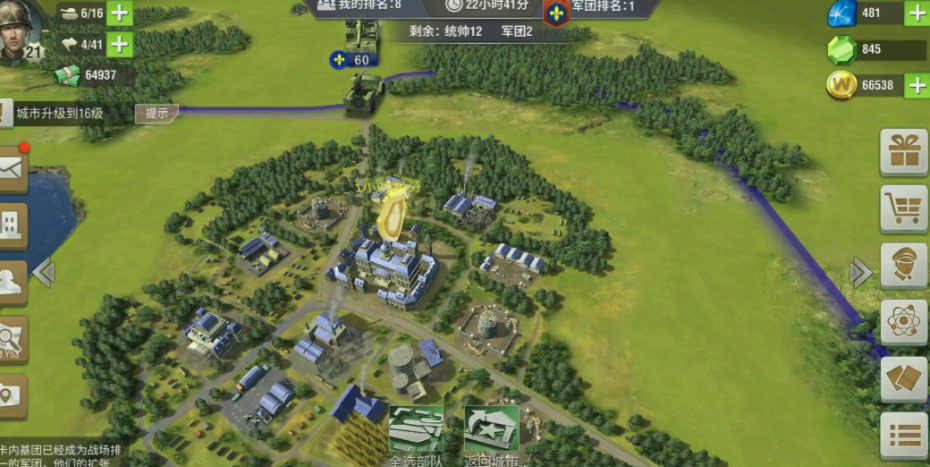
Task: Open the list menu icon
Action: [x=903, y=436]
